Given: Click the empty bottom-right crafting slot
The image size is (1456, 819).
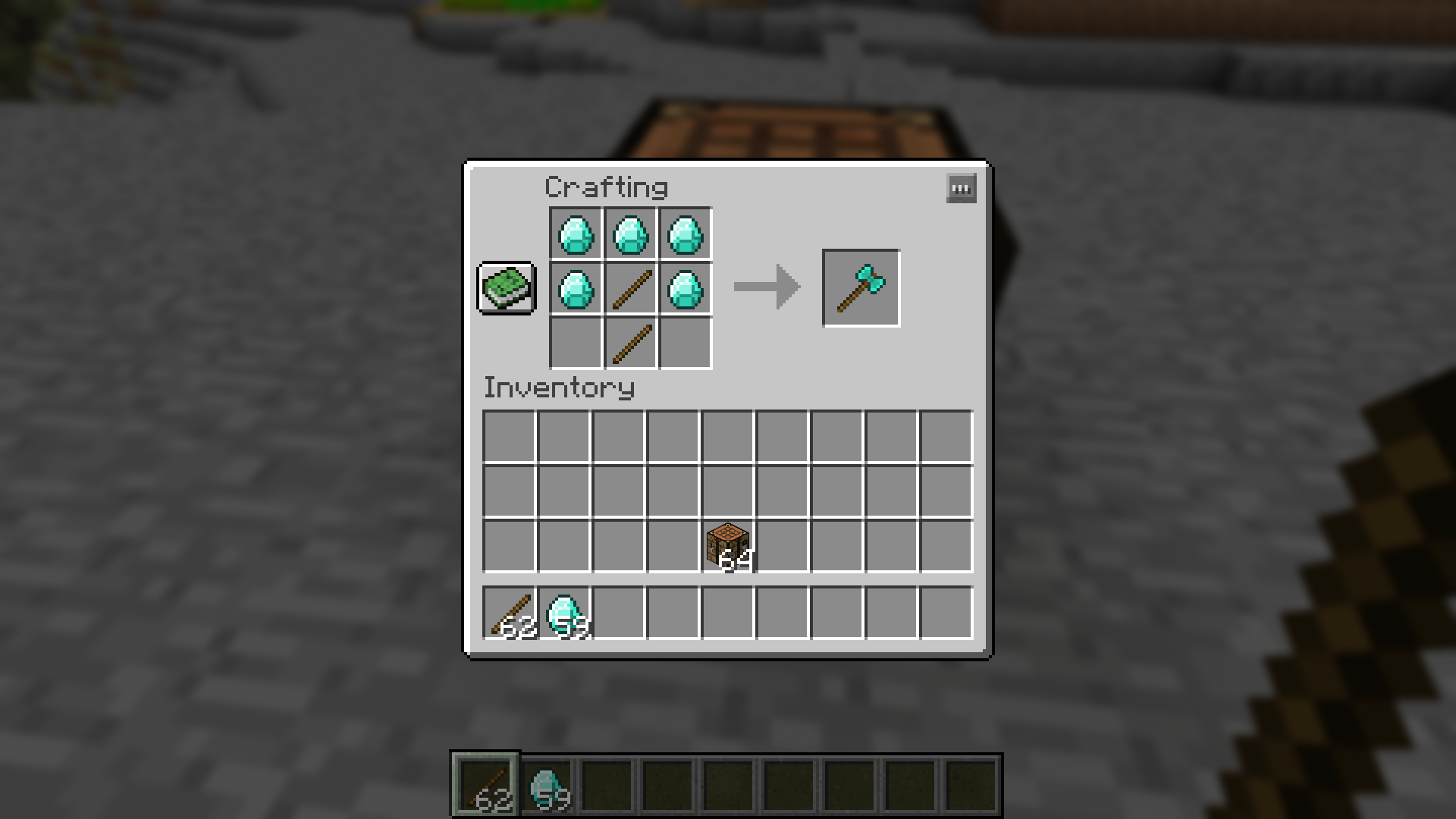Looking at the screenshot, I should click(684, 342).
